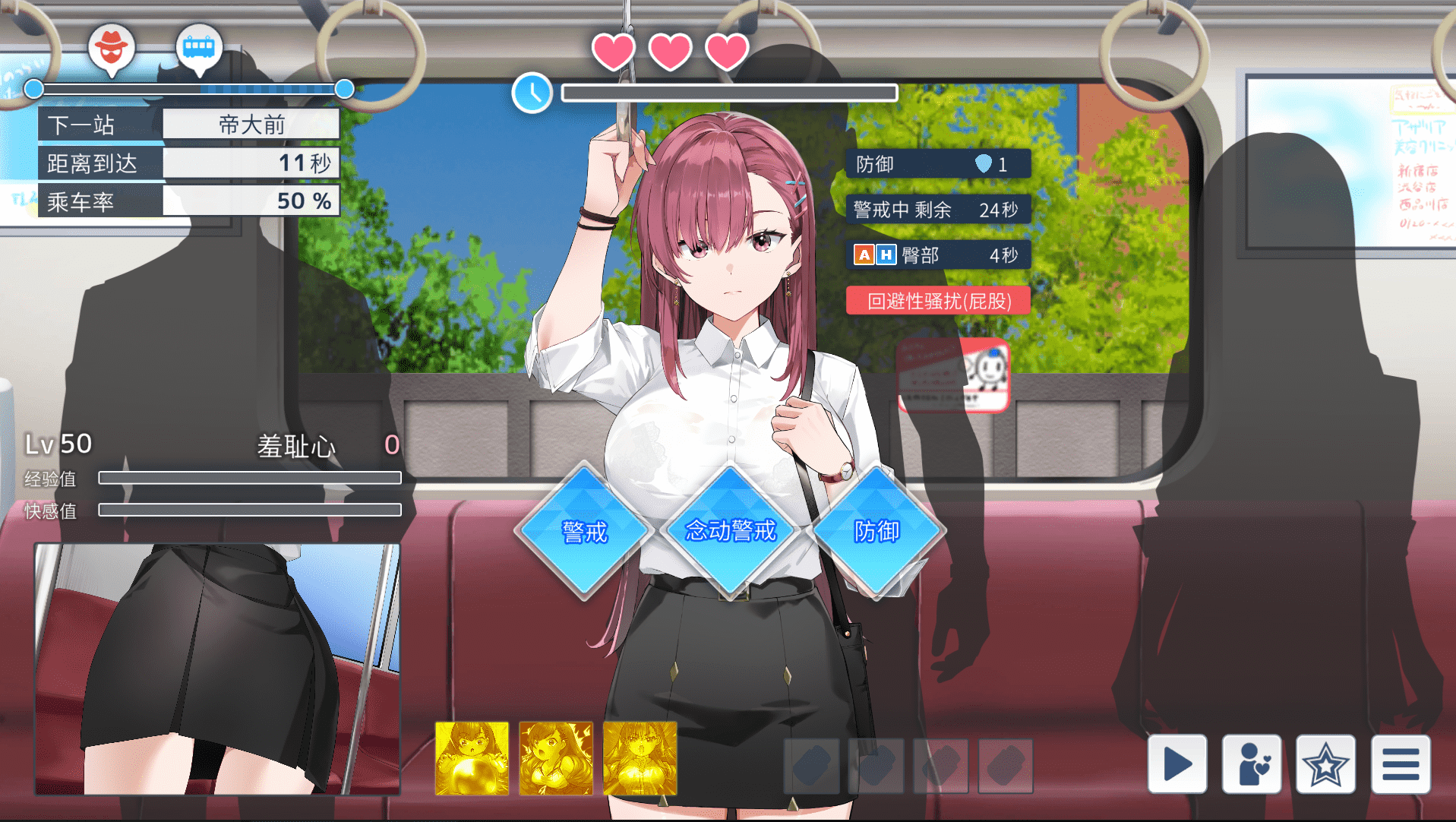Click the 防御 counter showing 1
The image size is (1456, 822).
[938, 163]
